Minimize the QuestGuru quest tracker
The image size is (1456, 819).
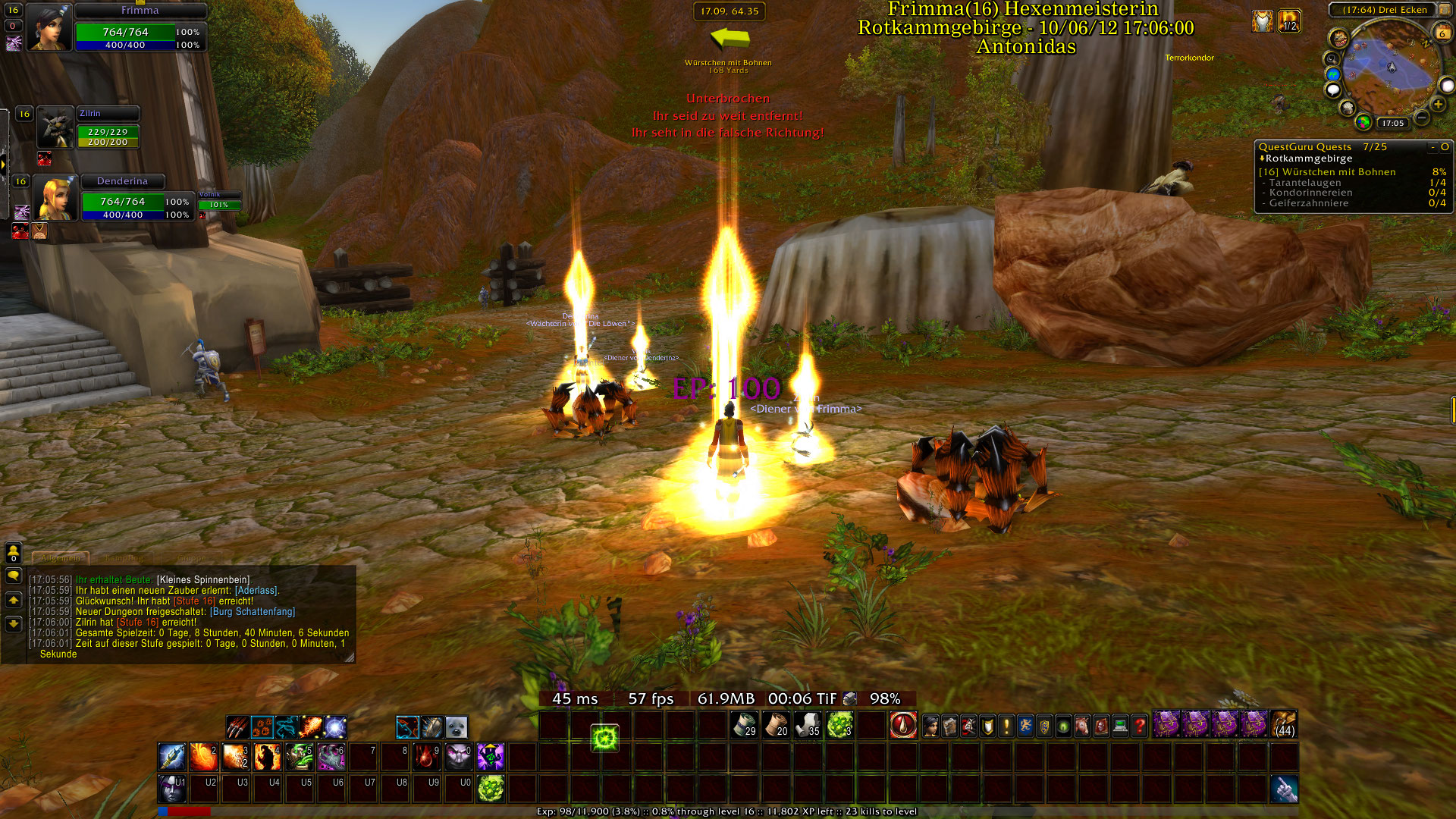[1432, 147]
